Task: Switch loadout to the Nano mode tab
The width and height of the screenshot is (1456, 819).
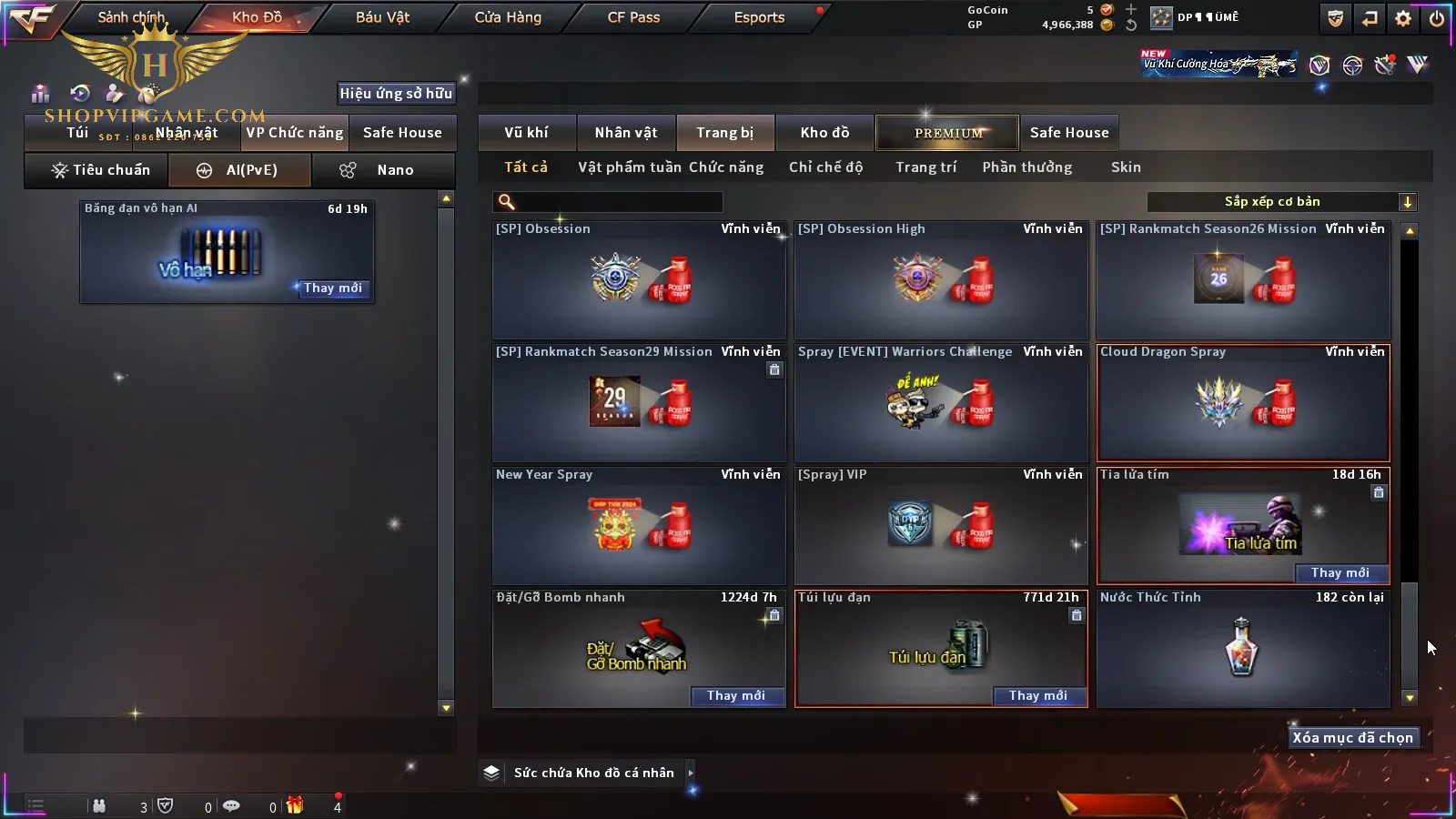Action: click(384, 170)
